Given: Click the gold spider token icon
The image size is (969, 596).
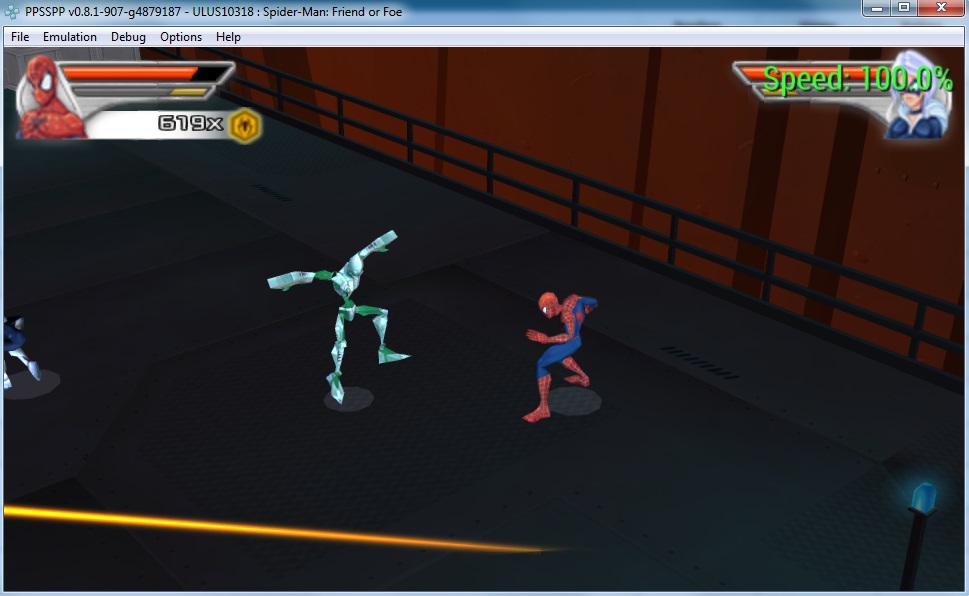Looking at the screenshot, I should 245,125.
